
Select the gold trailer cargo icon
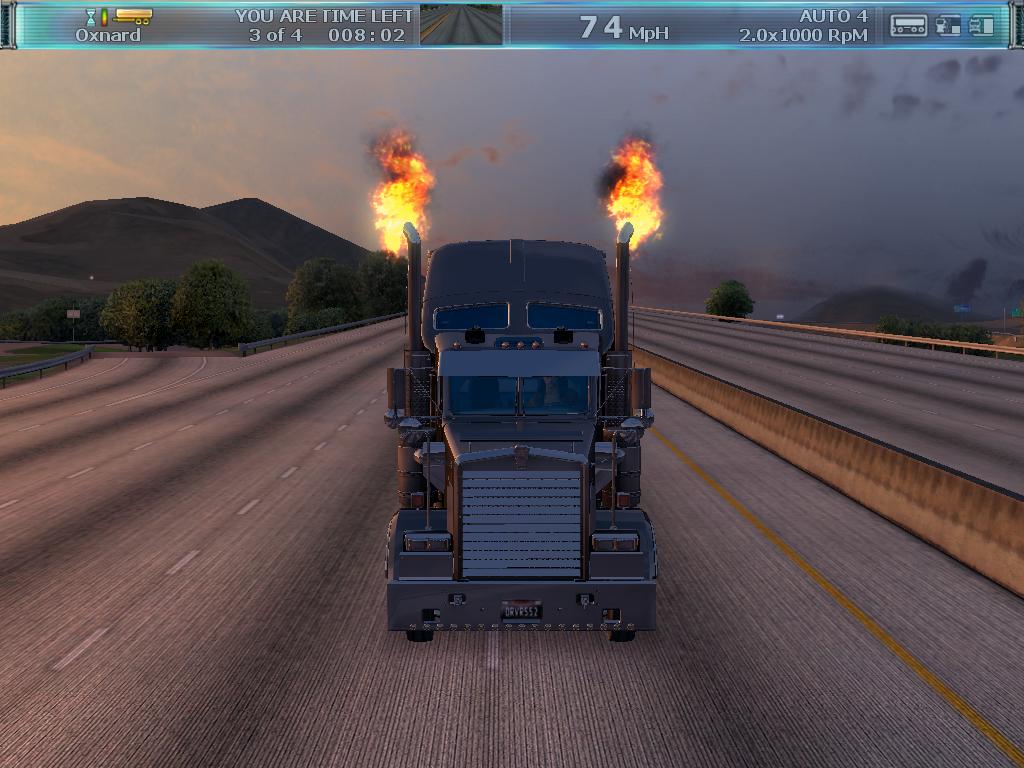tap(133, 16)
